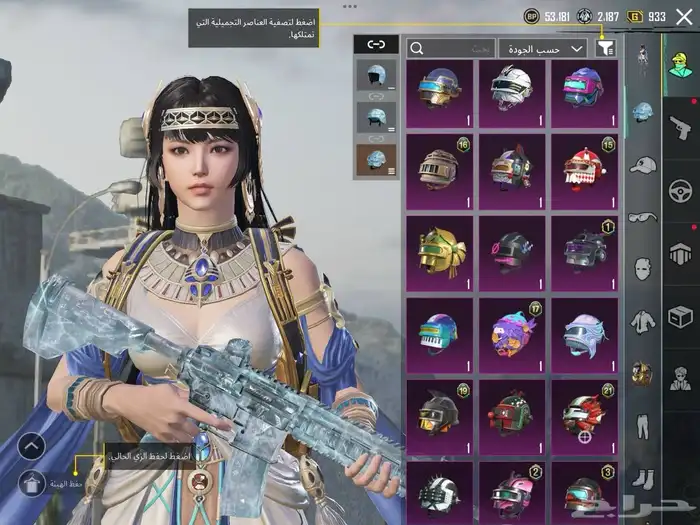
Task: Expand the up-arrow menu button
Action: click(32, 446)
